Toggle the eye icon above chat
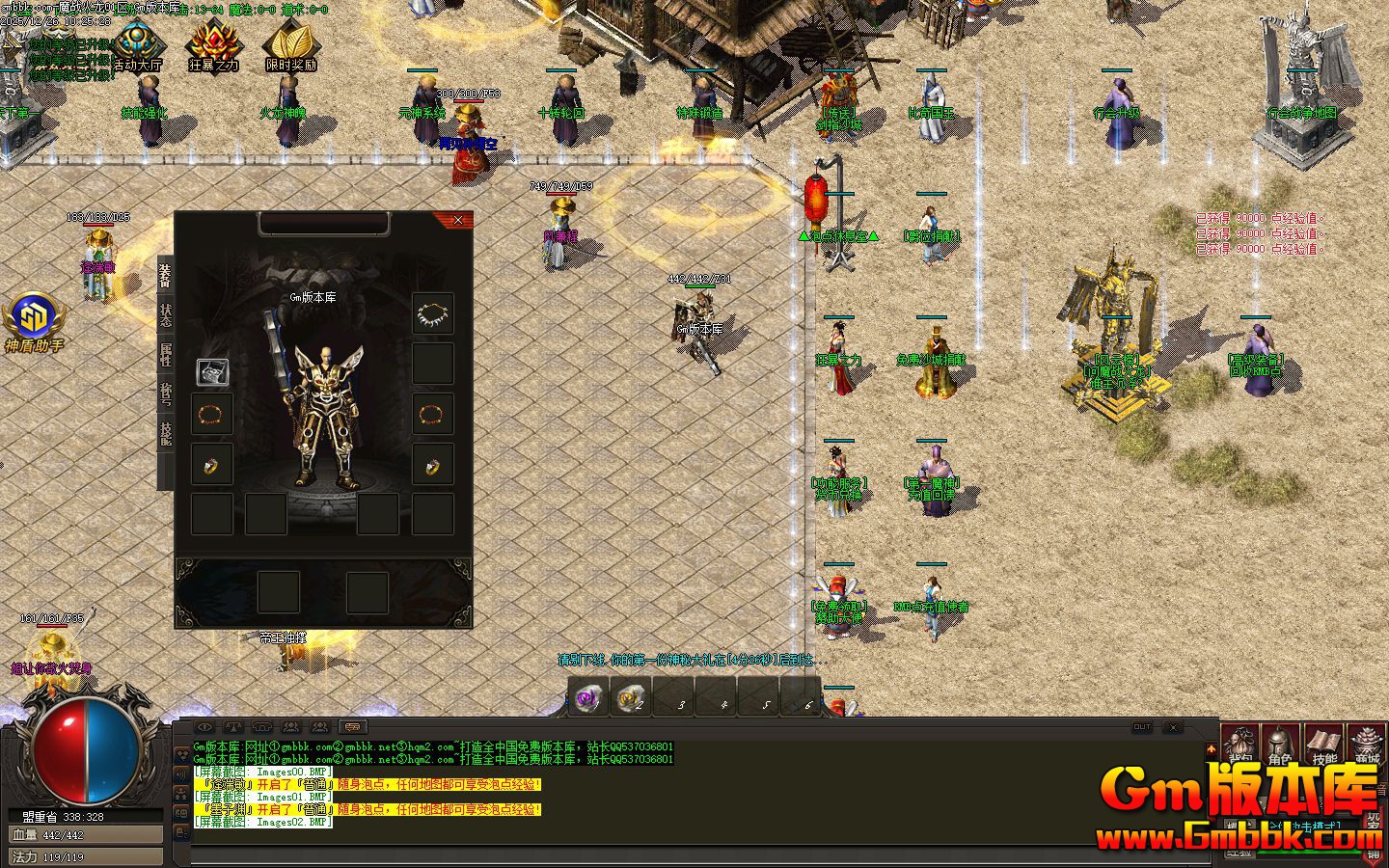 [204, 727]
